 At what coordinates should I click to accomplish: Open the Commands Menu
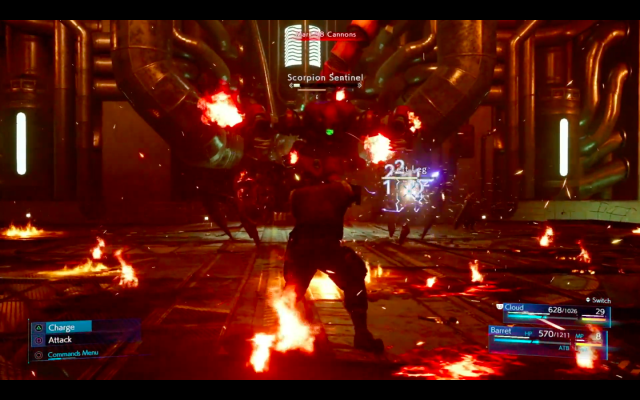point(72,353)
